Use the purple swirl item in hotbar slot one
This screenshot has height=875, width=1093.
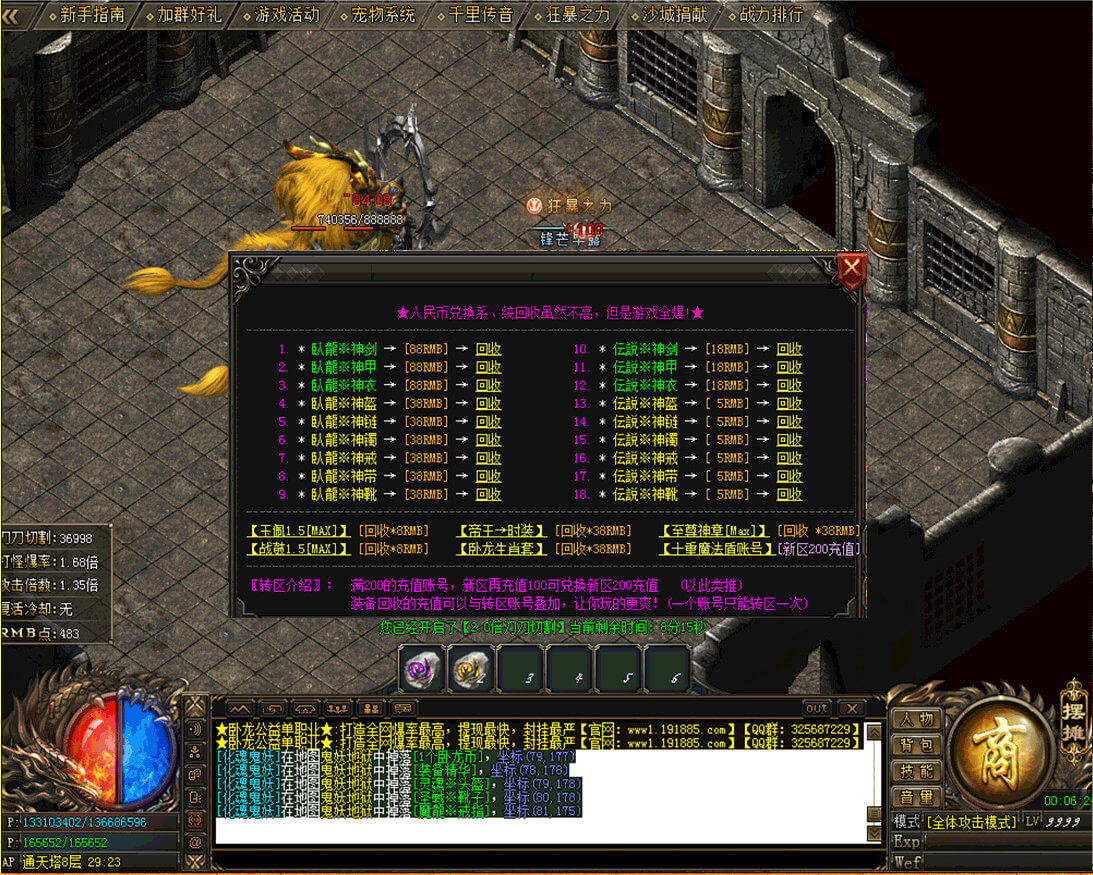[423, 670]
